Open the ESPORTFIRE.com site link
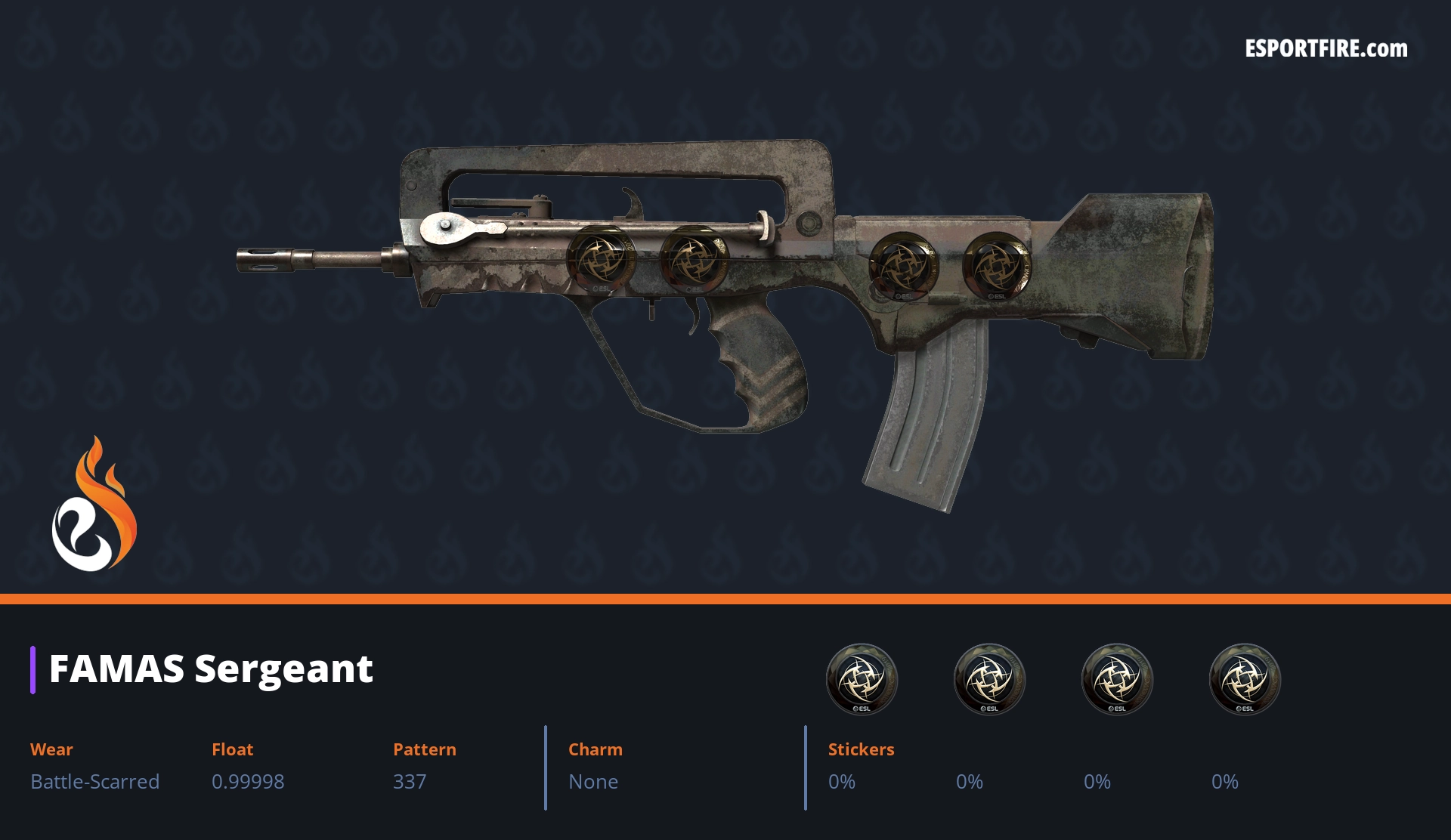This screenshot has width=1451, height=840. [1326, 49]
